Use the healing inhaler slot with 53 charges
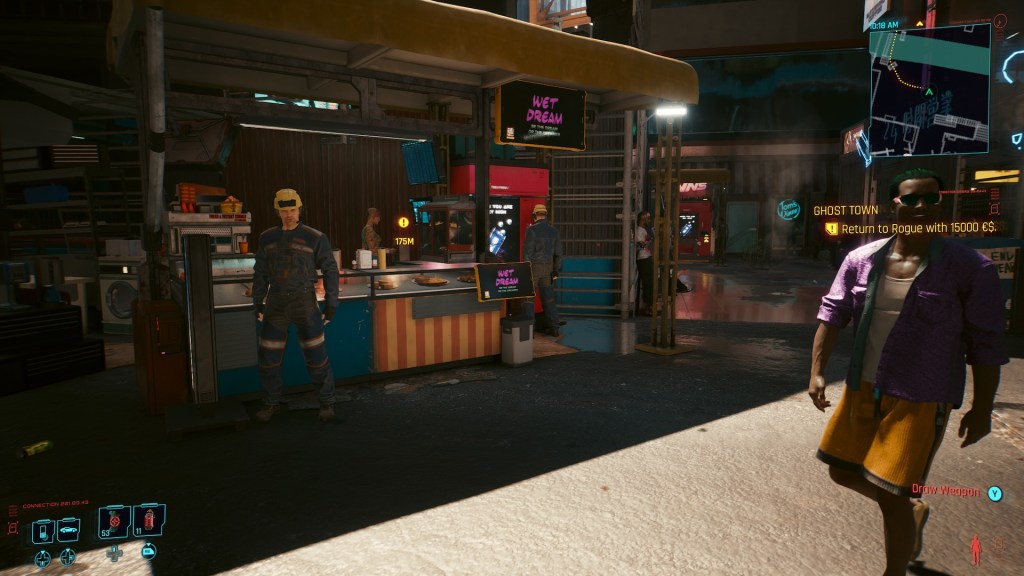 point(113,522)
